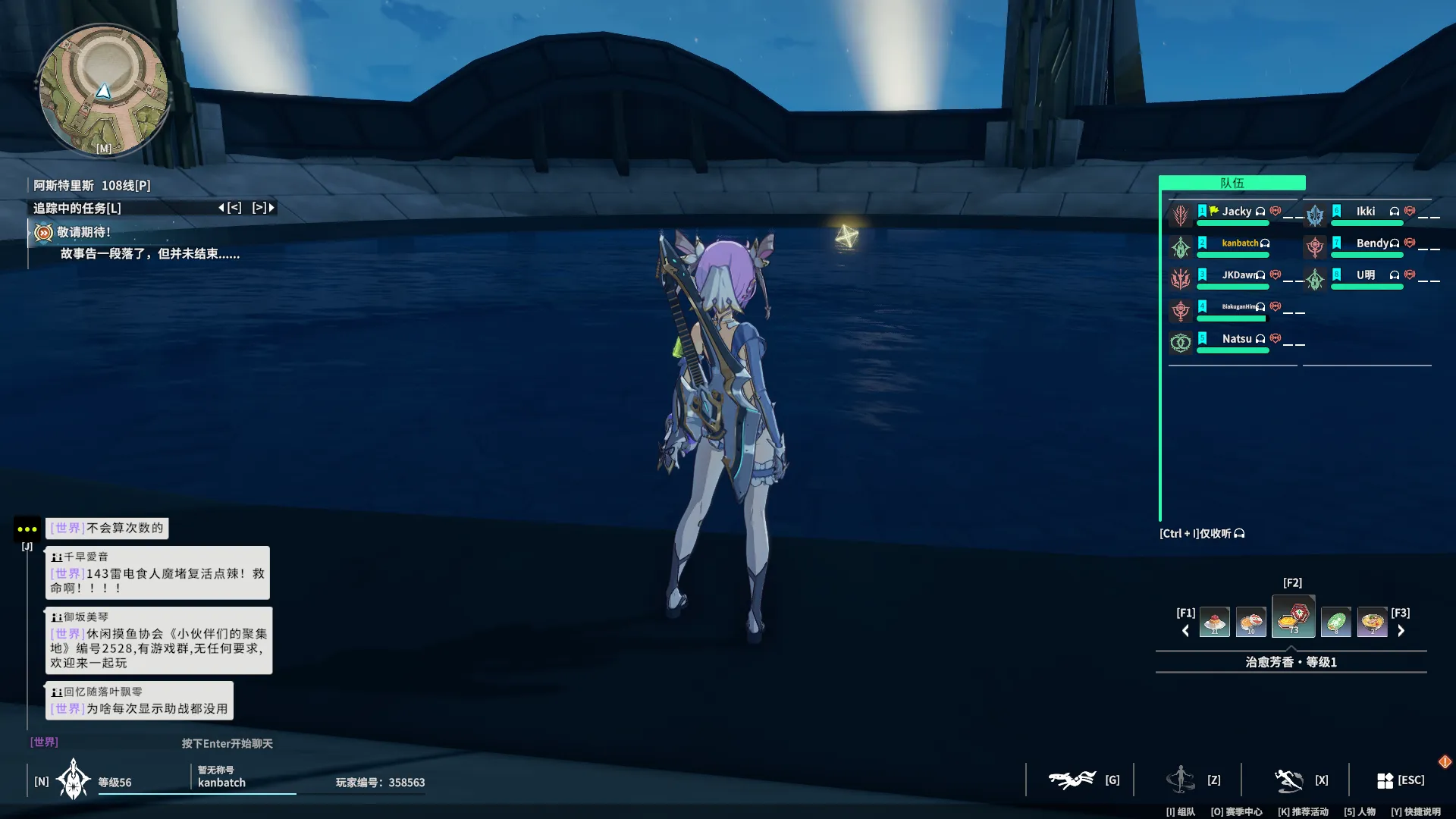Select party member Ikki
The height and width of the screenshot is (819, 1456).
point(1365,212)
